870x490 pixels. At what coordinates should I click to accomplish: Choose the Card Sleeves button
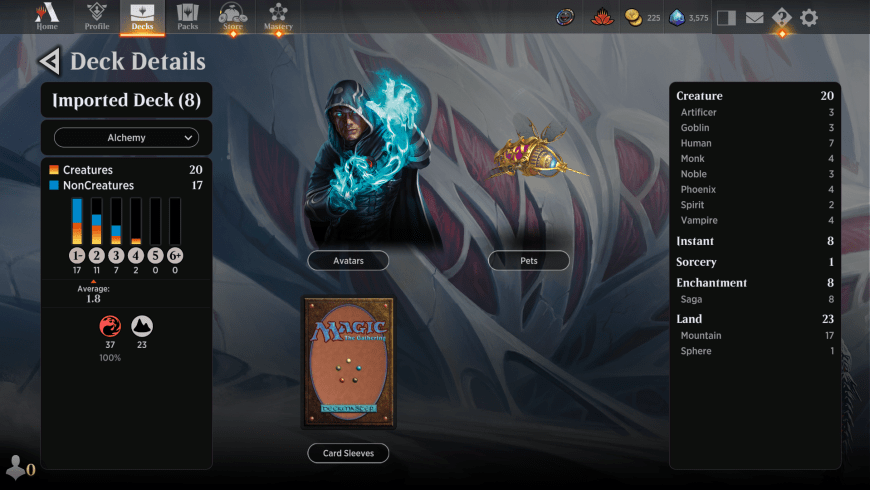point(348,453)
